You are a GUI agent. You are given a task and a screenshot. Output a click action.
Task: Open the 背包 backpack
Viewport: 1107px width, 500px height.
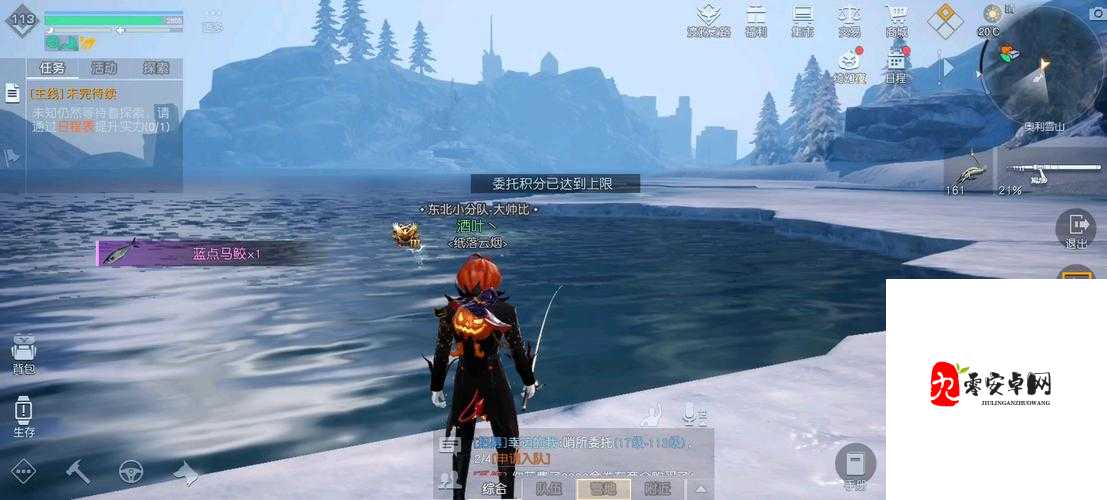(x=23, y=352)
